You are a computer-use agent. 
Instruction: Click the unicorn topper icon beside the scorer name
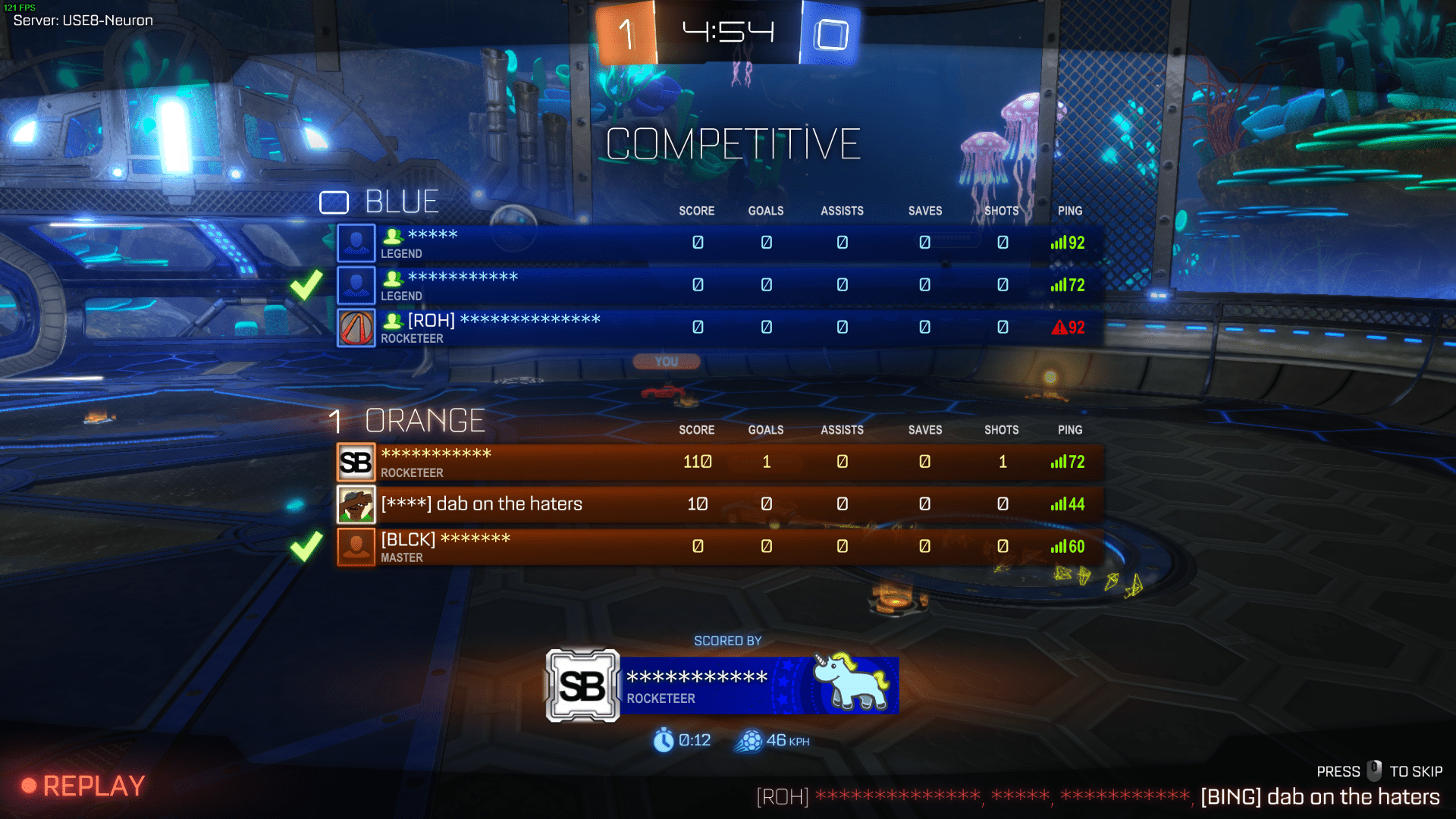853,682
